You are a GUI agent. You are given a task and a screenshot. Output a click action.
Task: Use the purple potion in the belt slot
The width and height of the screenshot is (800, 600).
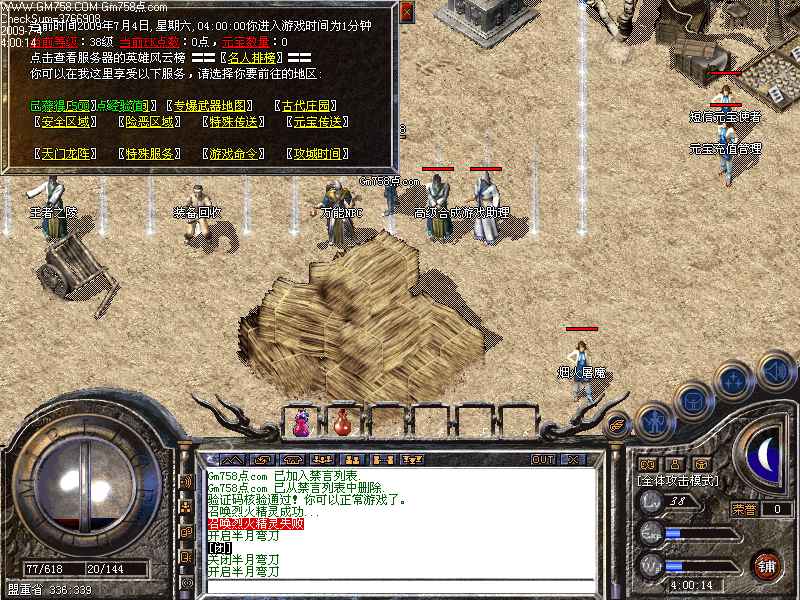tap(301, 422)
